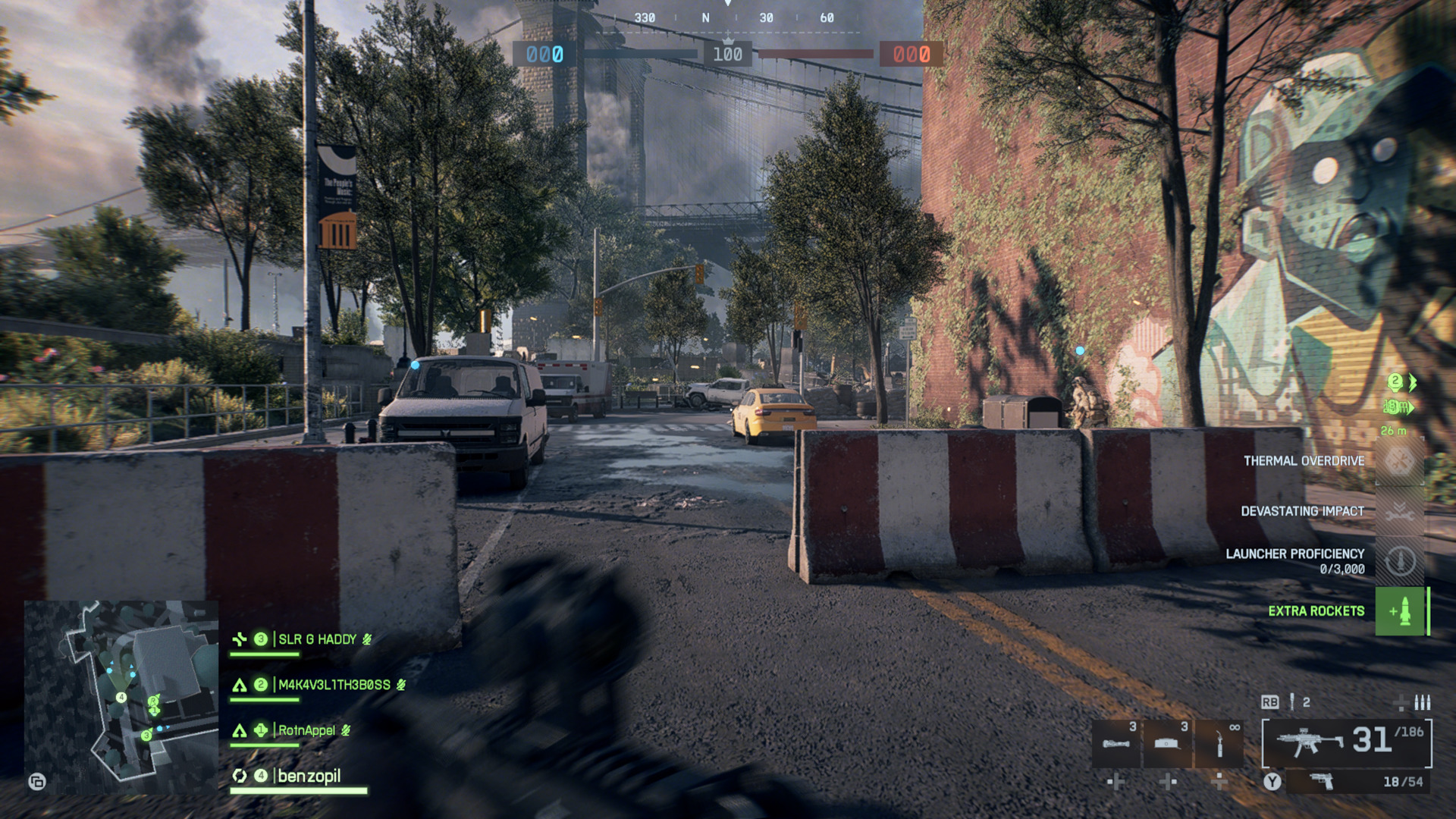Select squad member SLR G HADDY
This screenshot has height=819, width=1456.
tap(317, 639)
